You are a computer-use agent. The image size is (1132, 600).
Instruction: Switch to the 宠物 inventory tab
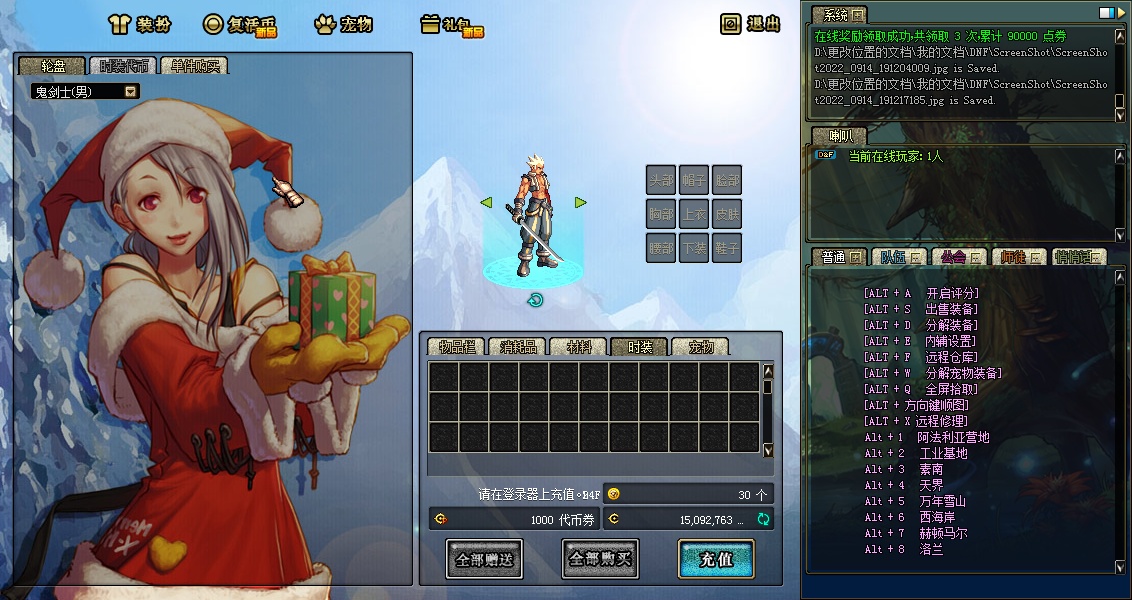point(700,347)
